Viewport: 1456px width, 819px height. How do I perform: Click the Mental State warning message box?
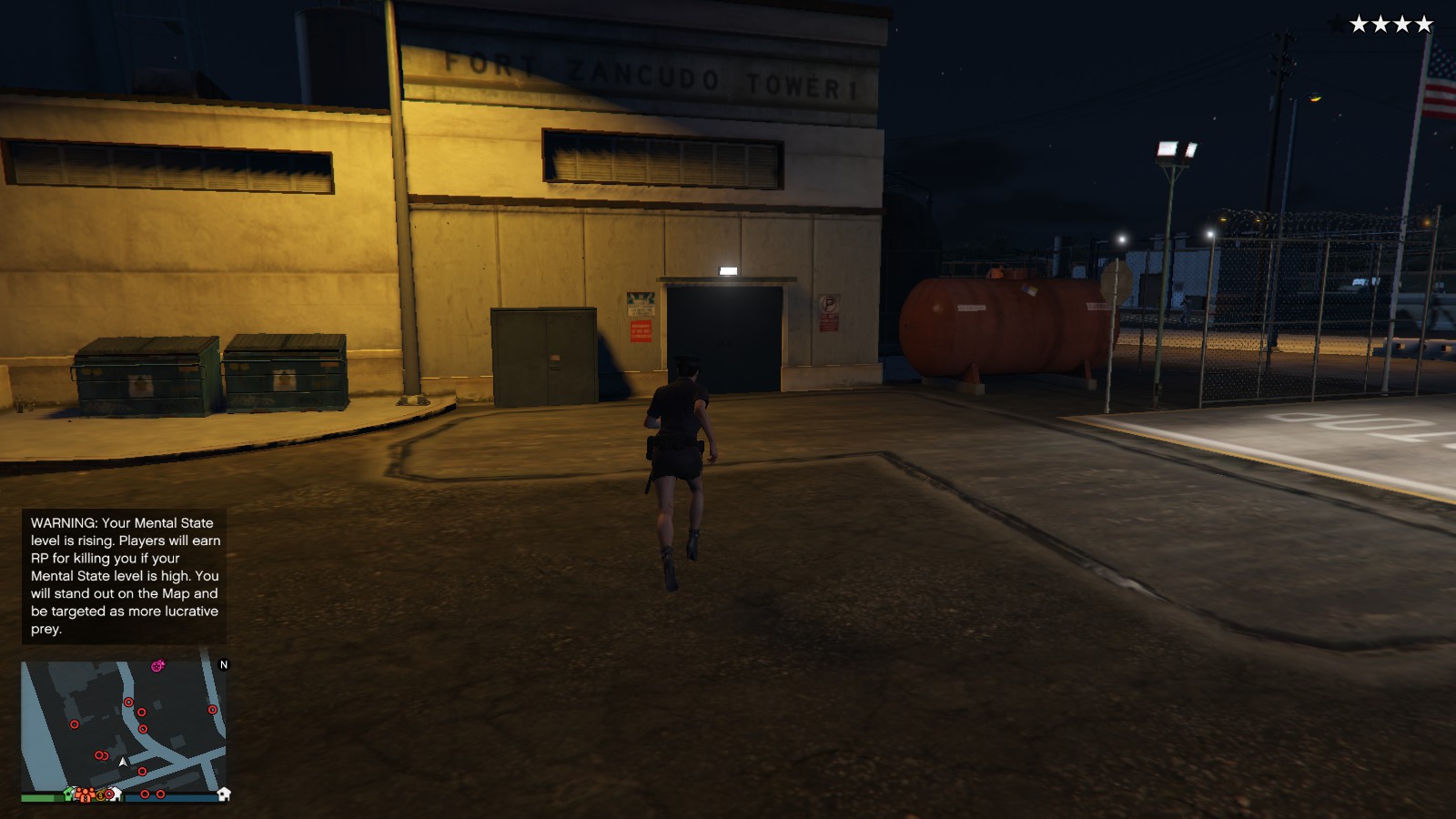[125, 575]
